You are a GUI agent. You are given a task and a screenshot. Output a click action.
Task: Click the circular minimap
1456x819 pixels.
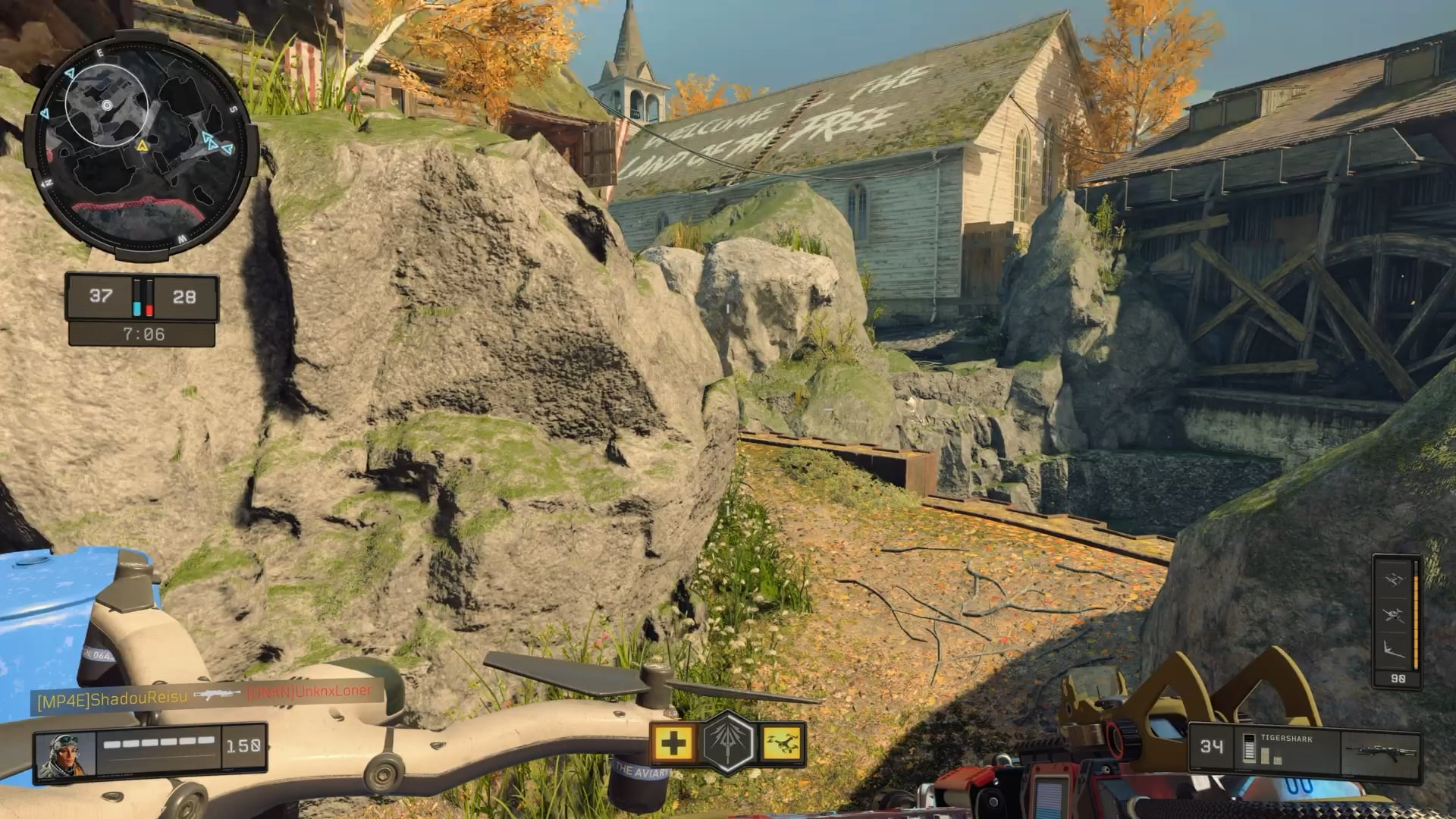136,146
